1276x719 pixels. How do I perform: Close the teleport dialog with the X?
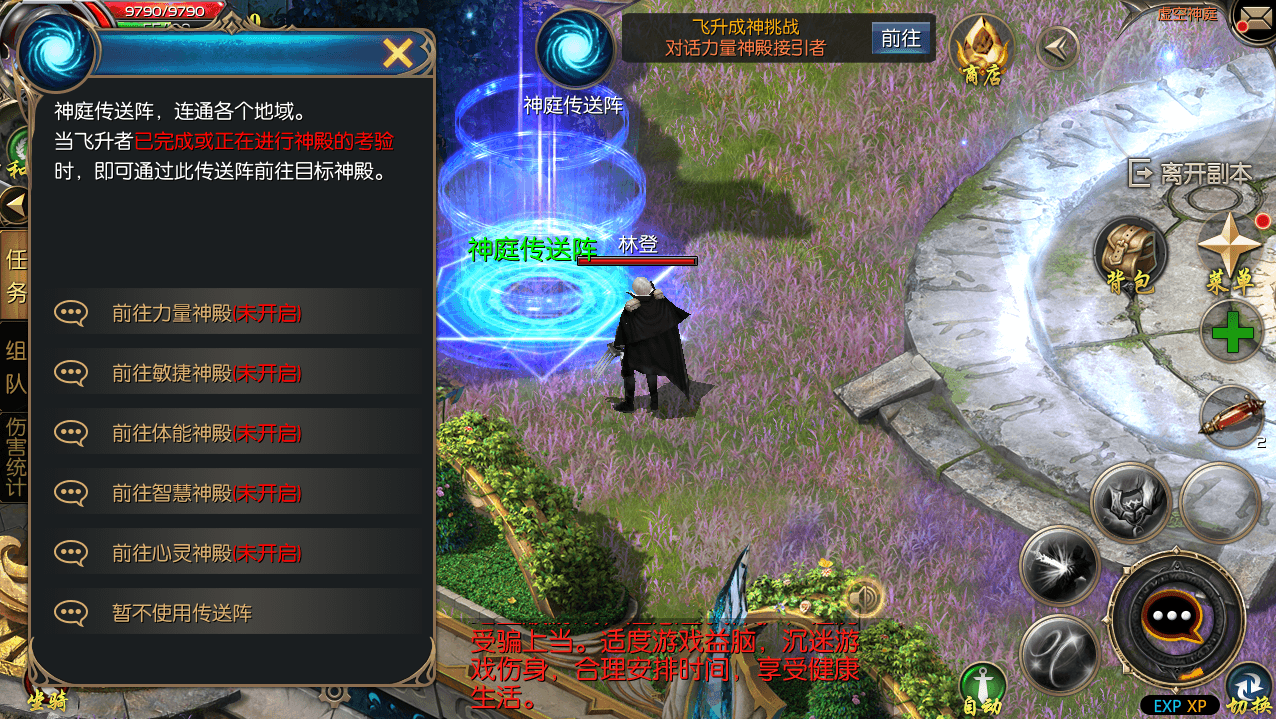(x=398, y=54)
